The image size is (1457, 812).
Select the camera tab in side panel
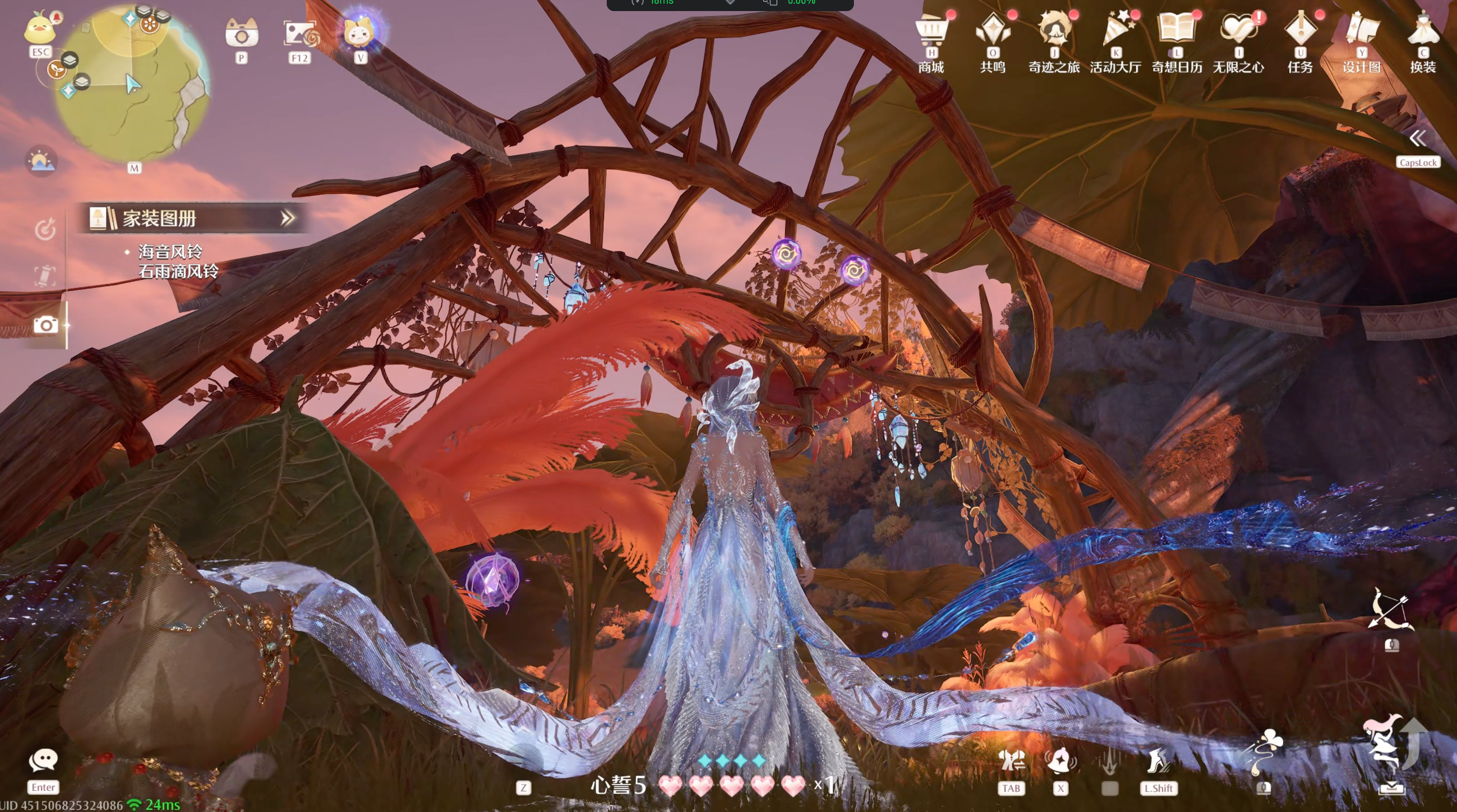click(x=46, y=324)
